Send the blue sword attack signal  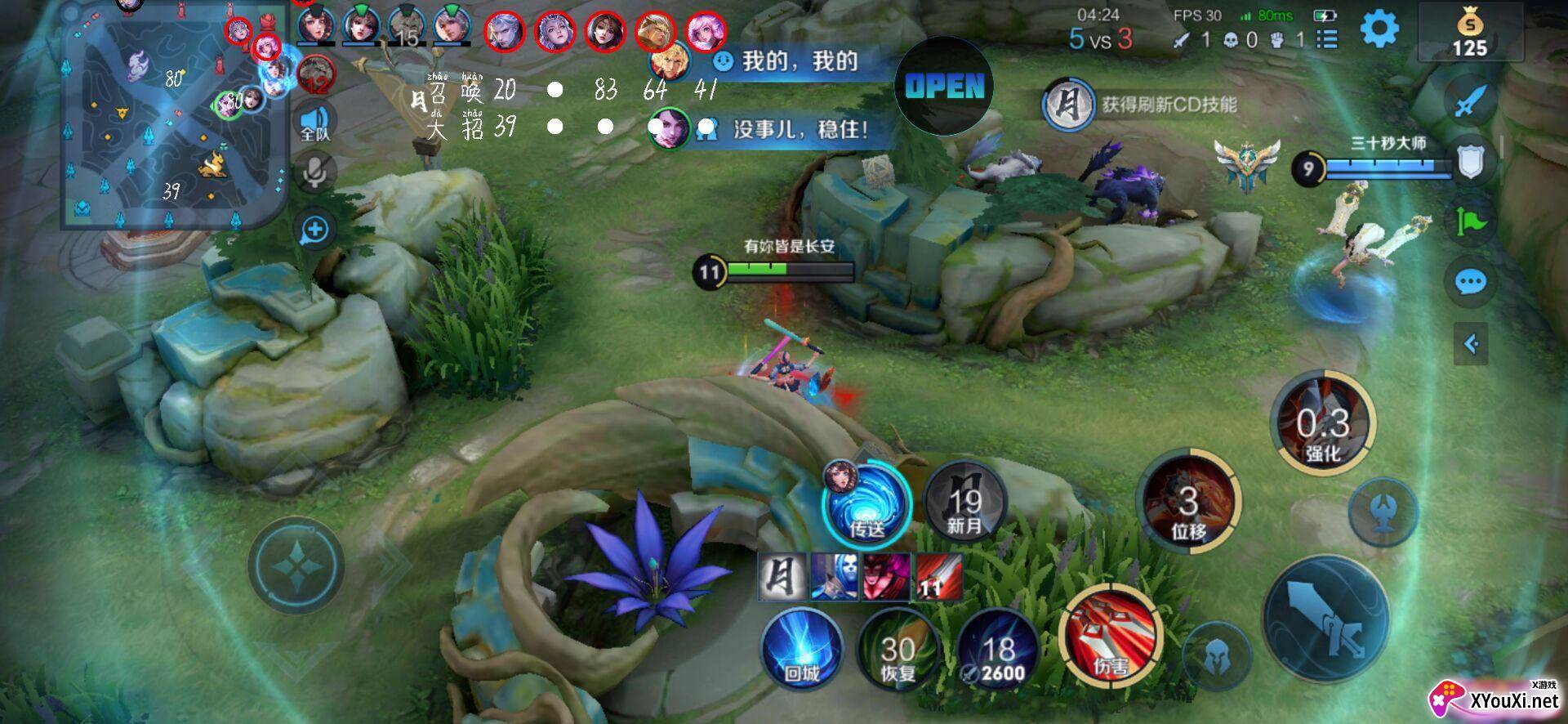(1470, 101)
